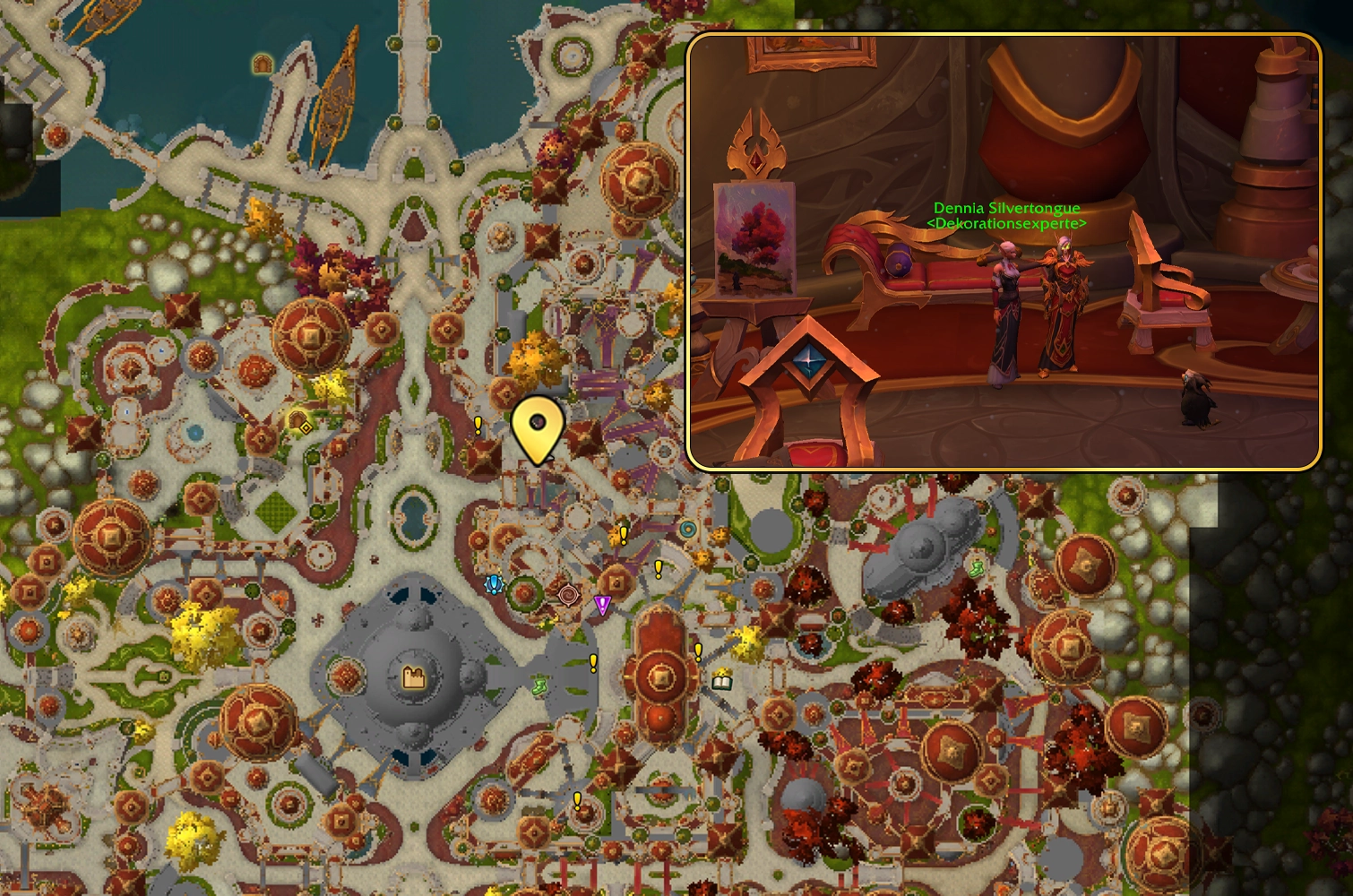The height and width of the screenshot is (896, 1353).
Task: Select the house icon with yellow diamond
Action: [x=300, y=421]
